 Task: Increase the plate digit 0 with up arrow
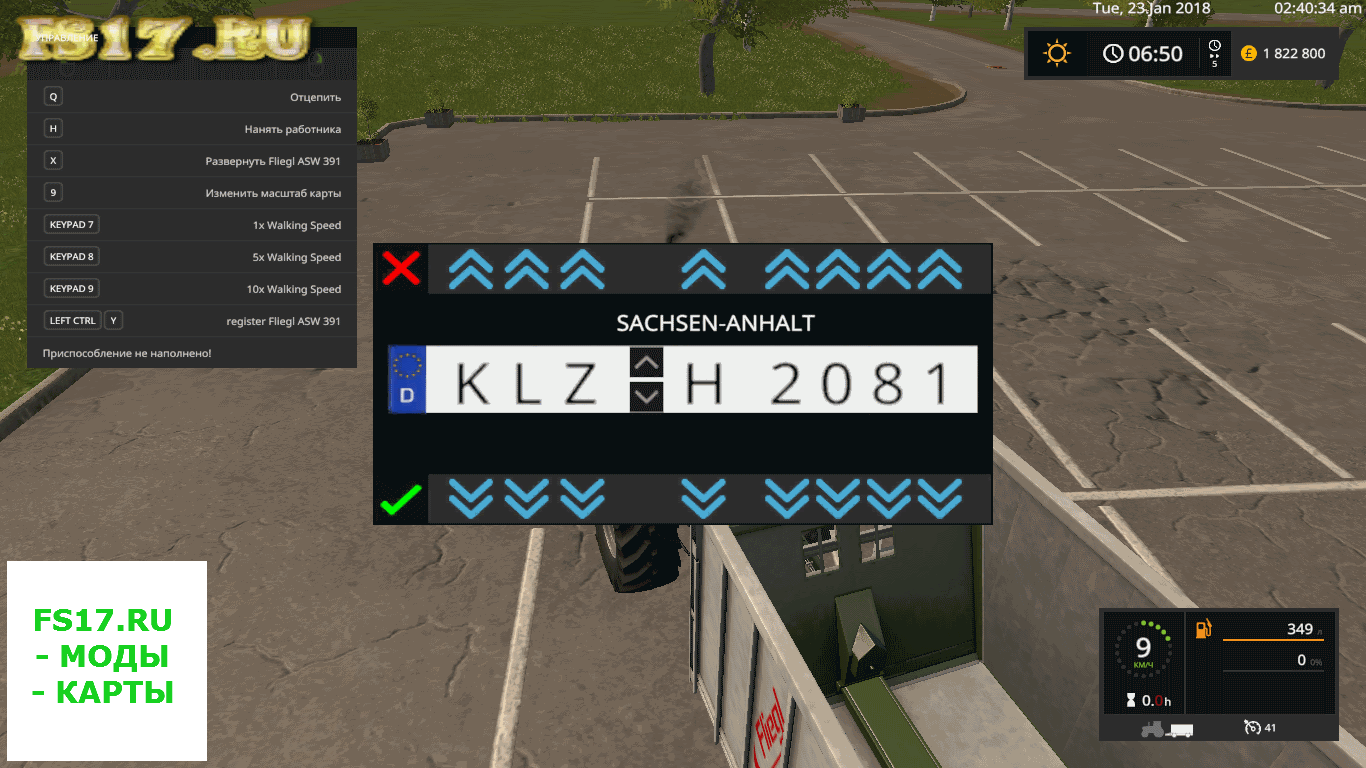(838, 269)
